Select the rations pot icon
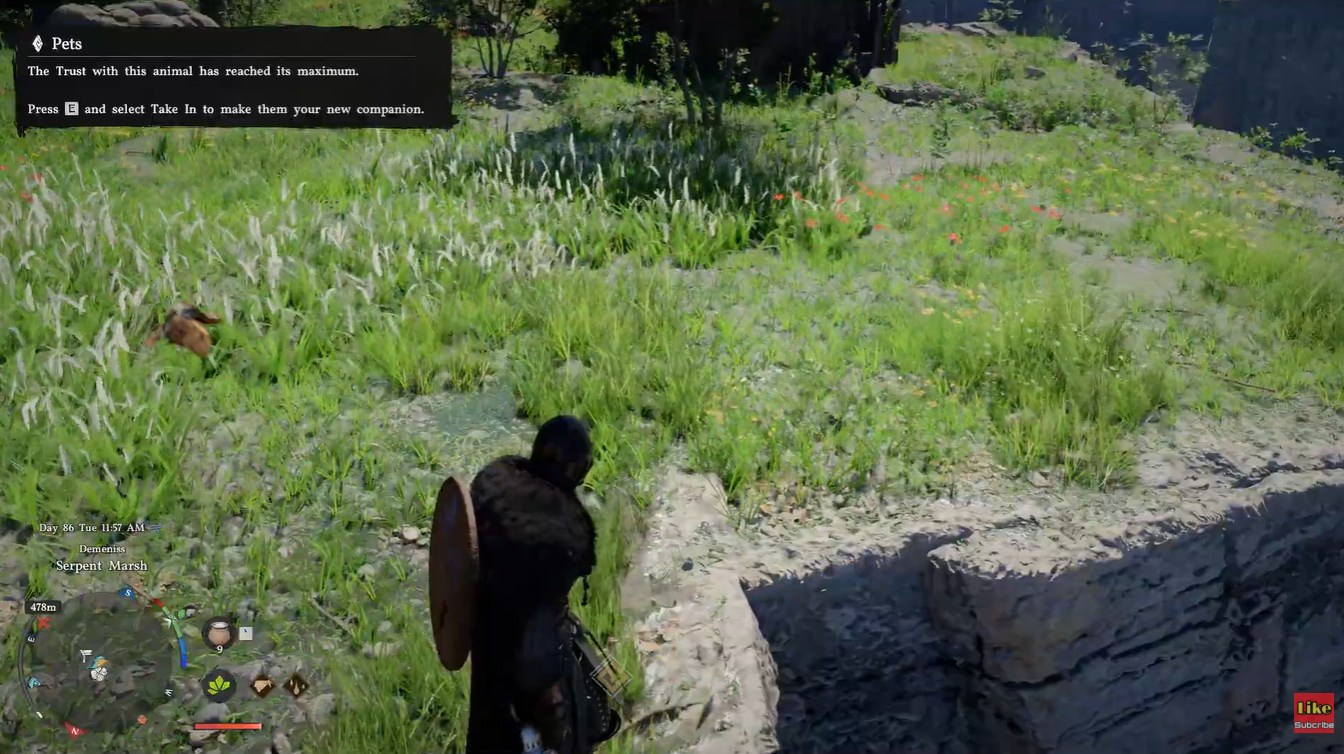Screen dimensions: 1344x754 (218, 632)
